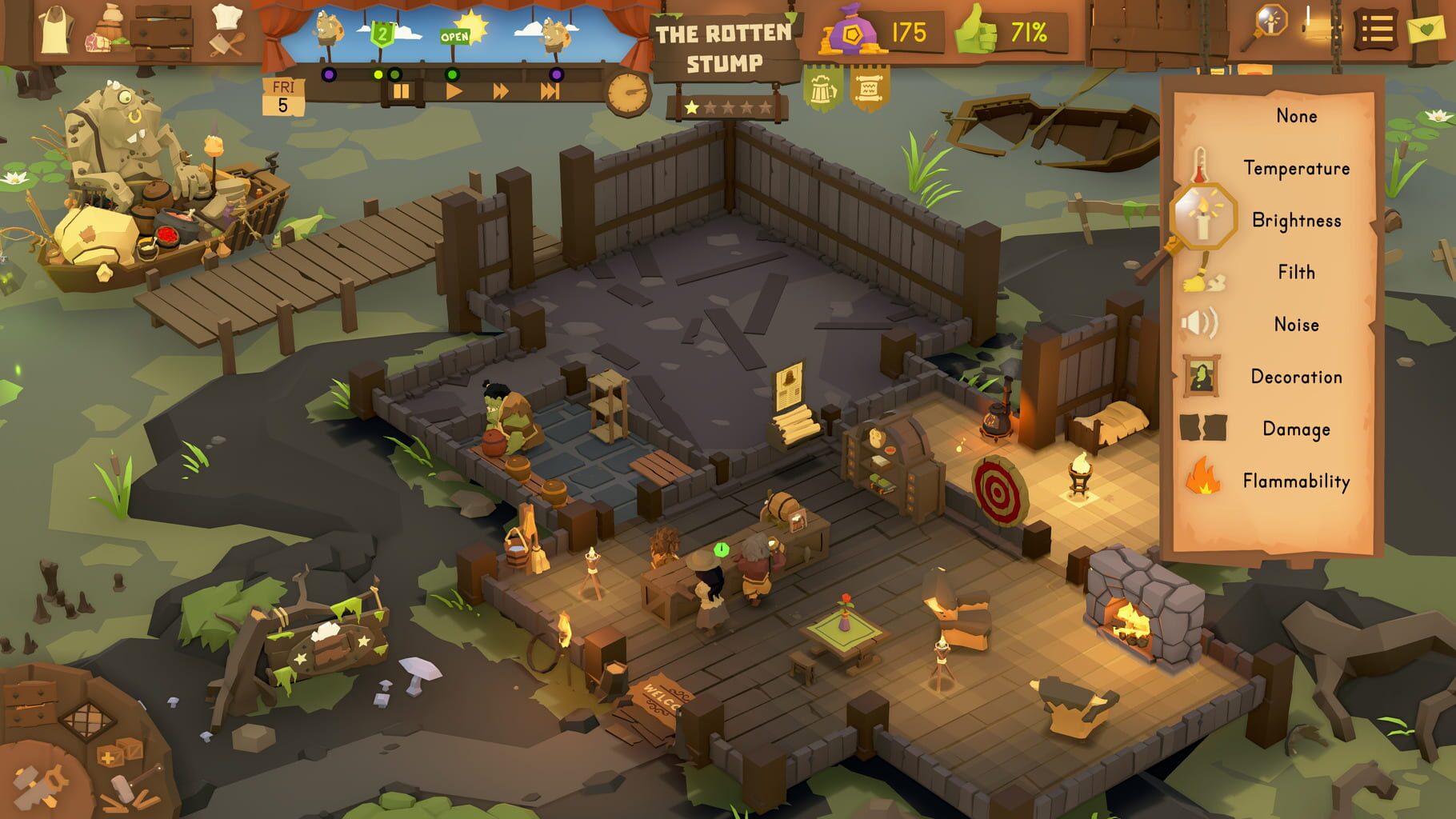The height and width of the screenshot is (819, 1456).
Task: Switch to the Filth overlay
Action: point(1298,272)
